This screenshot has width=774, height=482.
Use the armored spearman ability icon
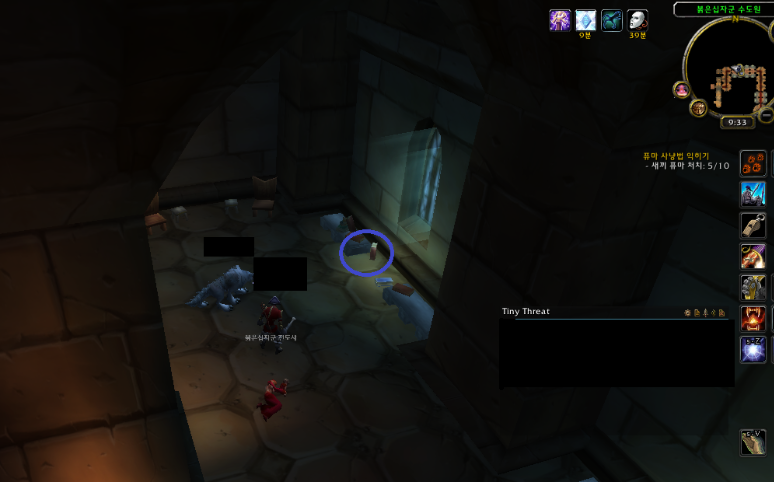click(x=753, y=194)
